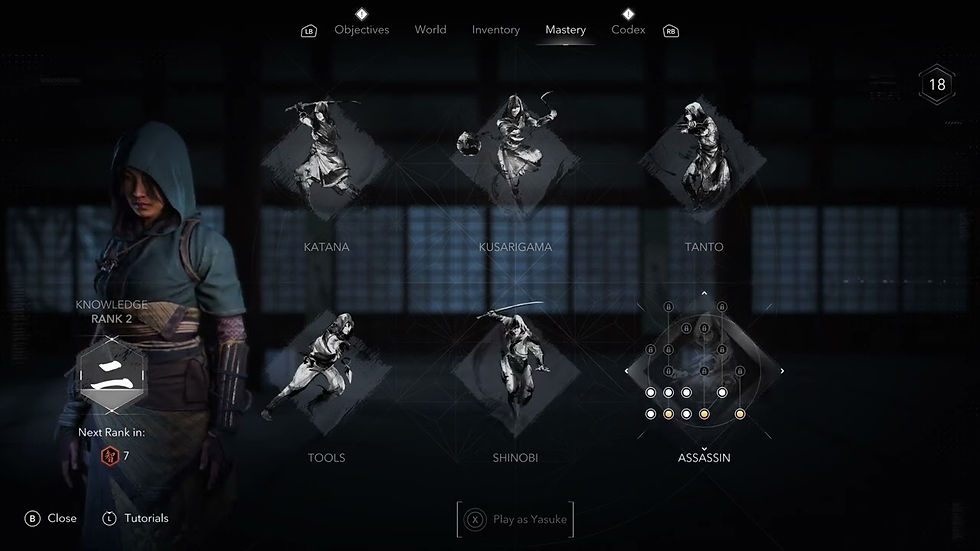Switch to the Objectives tab

coord(361,30)
